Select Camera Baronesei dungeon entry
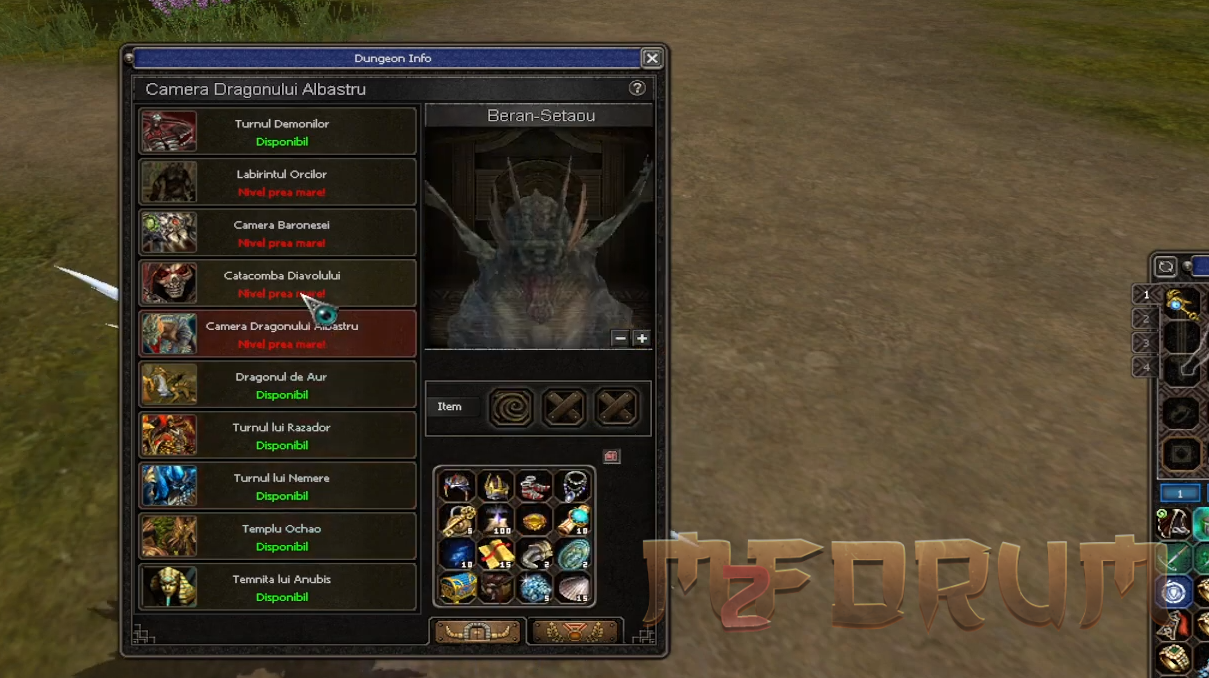This screenshot has height=678, width=1209. pos(277,233)
